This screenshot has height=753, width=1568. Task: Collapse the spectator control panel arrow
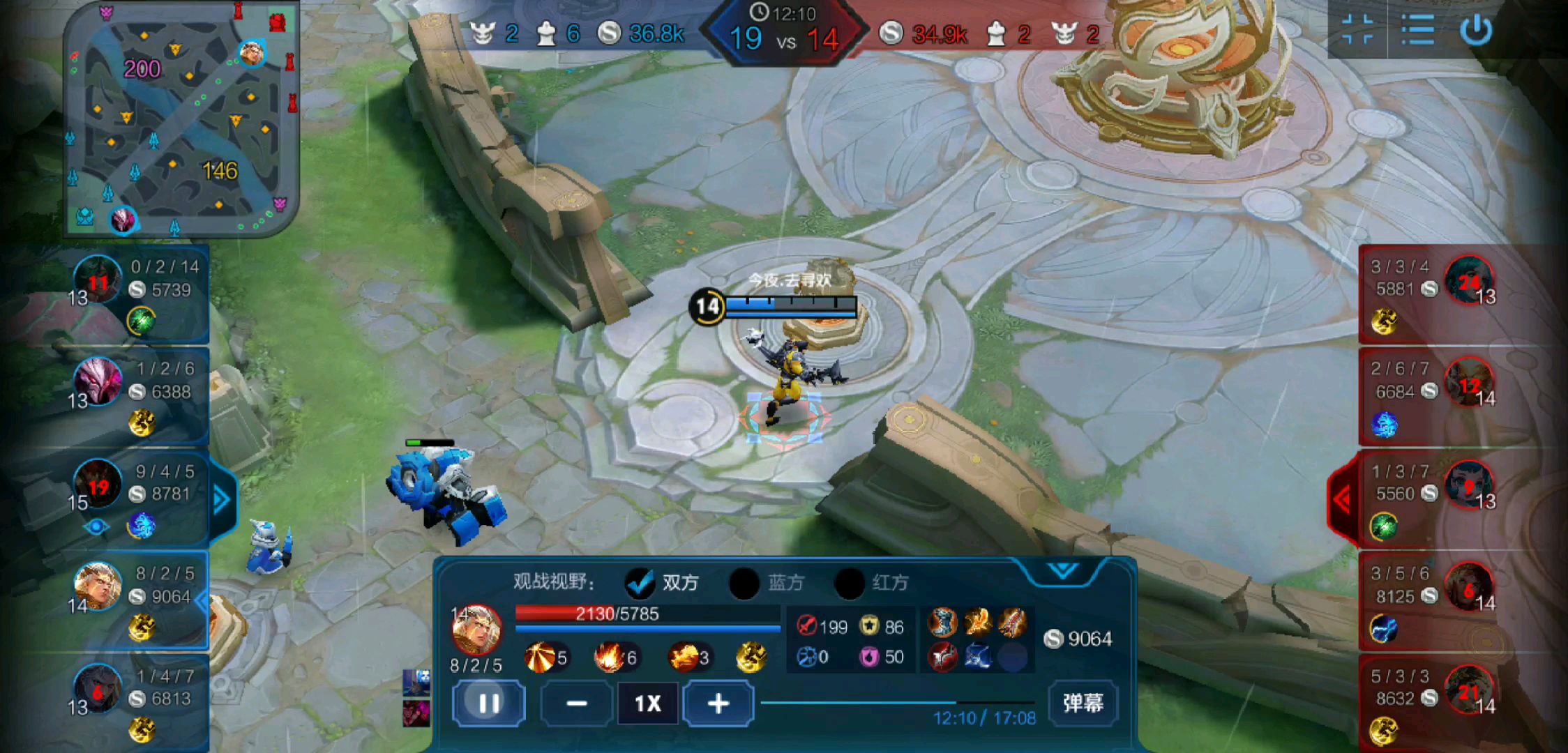coord(1062,571)
